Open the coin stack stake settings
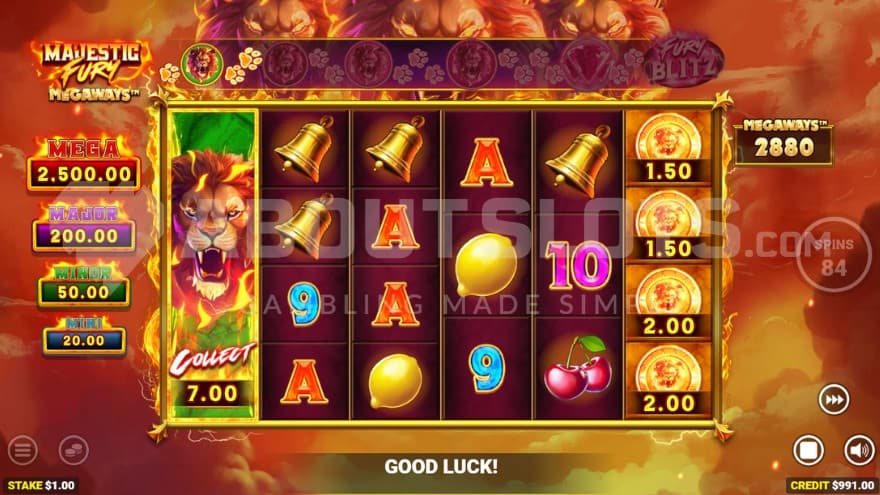The height and width of the screenshot is (495, 880). pyautogui.click(x=73, y=450)
